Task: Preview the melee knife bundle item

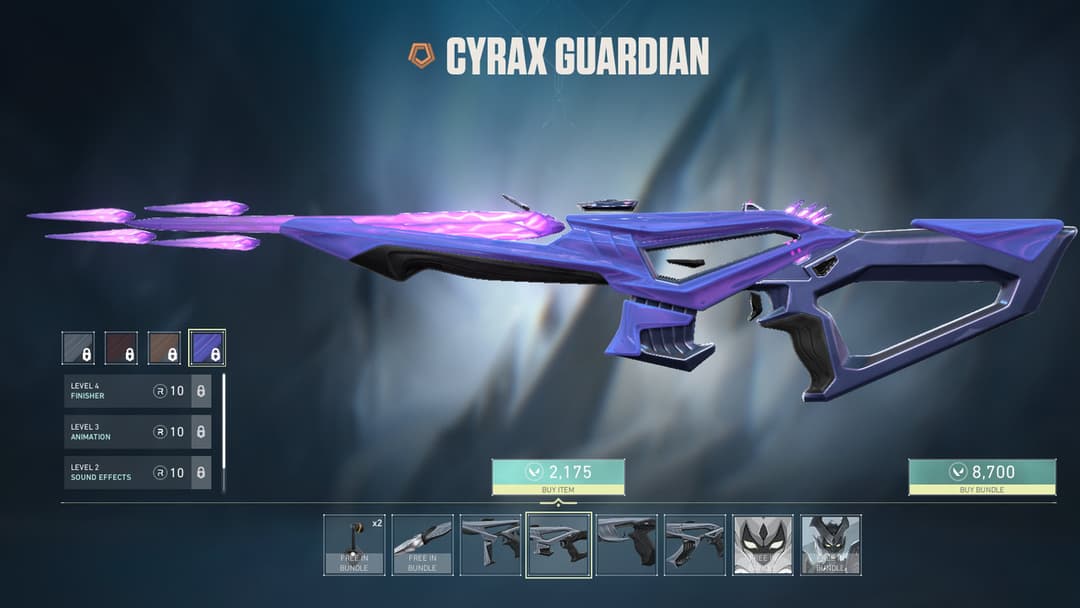Action: 422,545
